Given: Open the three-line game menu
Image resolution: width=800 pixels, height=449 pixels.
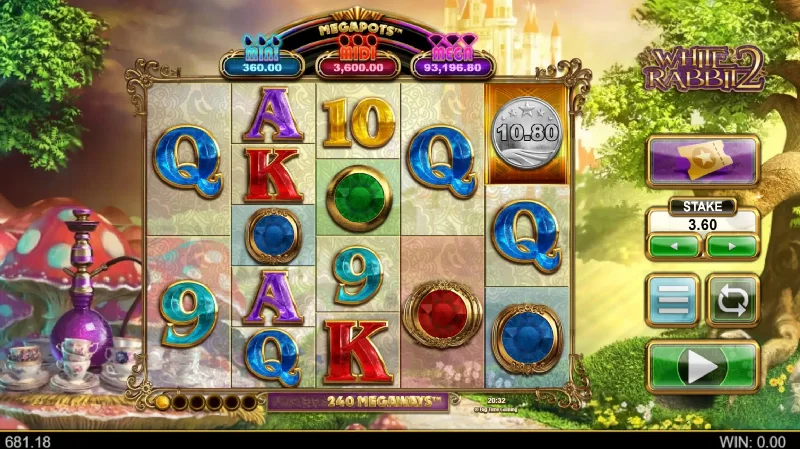Looking at the screenshot, I should [672, 300].
